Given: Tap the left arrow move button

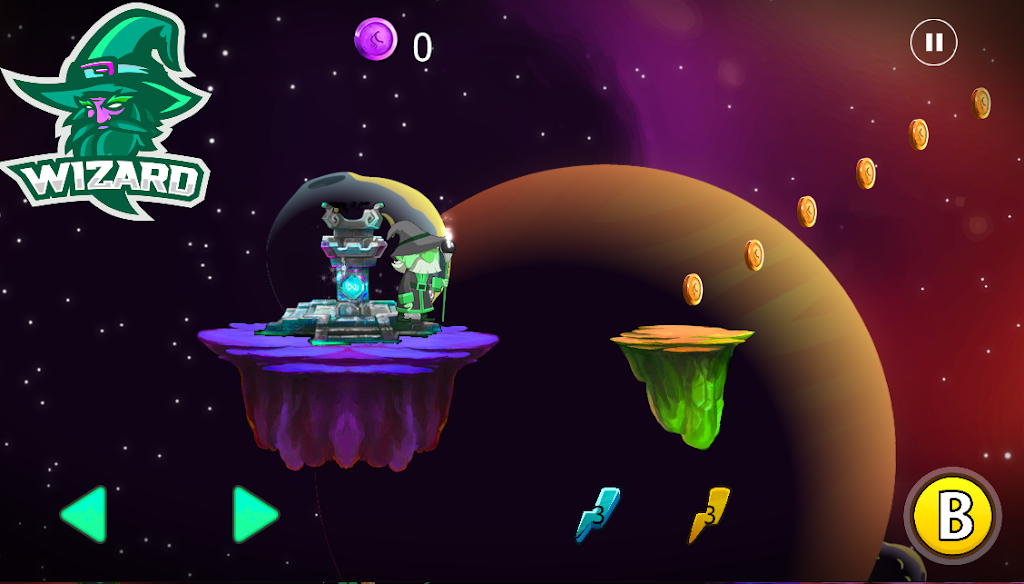Looking at the screenshot, I should pyautogui.click(x=83, y=515).
